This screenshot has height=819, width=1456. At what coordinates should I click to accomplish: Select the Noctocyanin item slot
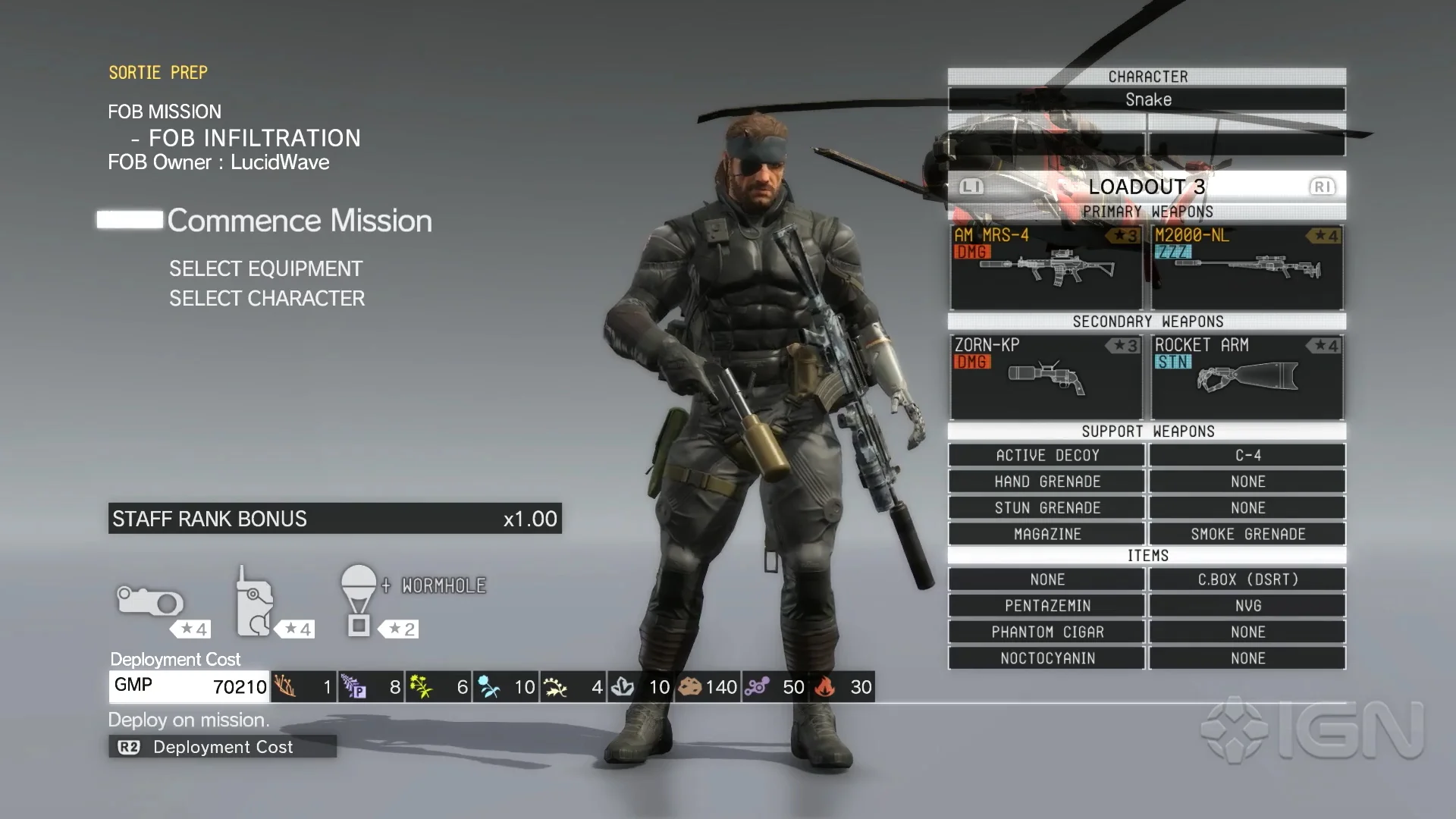1046,658
